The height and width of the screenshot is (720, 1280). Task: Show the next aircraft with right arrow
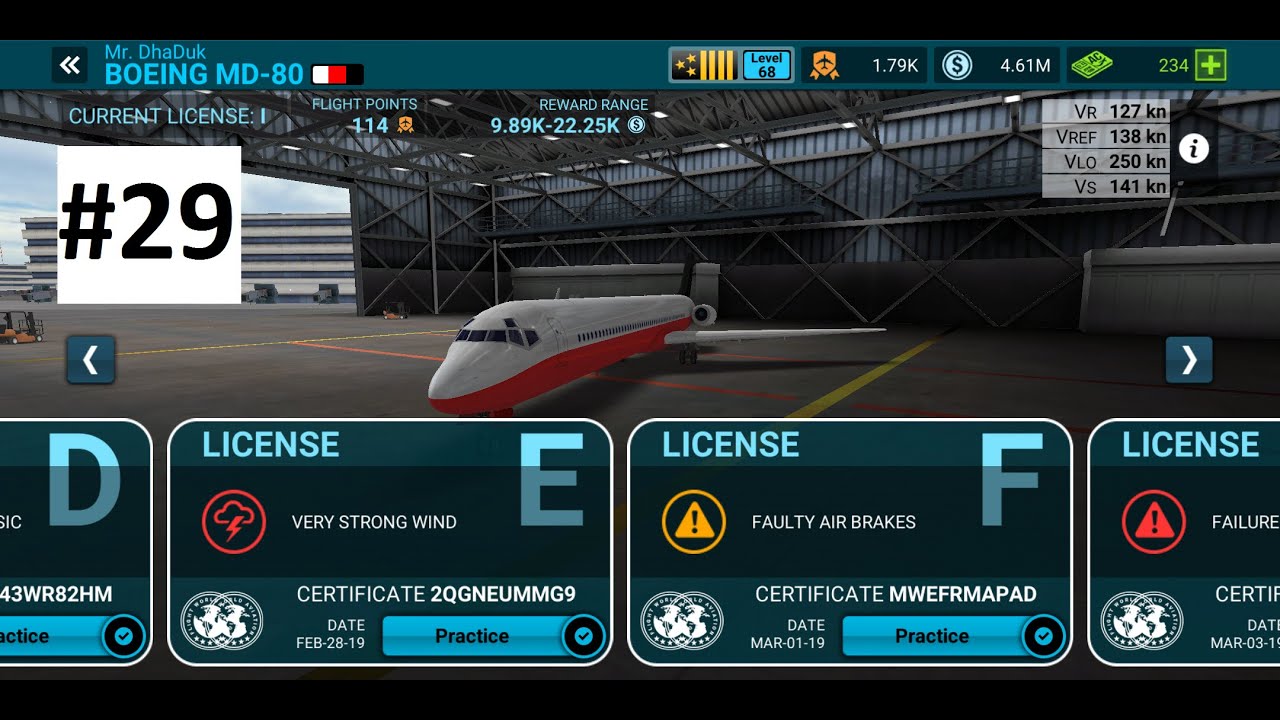[x=1189, y=360]
